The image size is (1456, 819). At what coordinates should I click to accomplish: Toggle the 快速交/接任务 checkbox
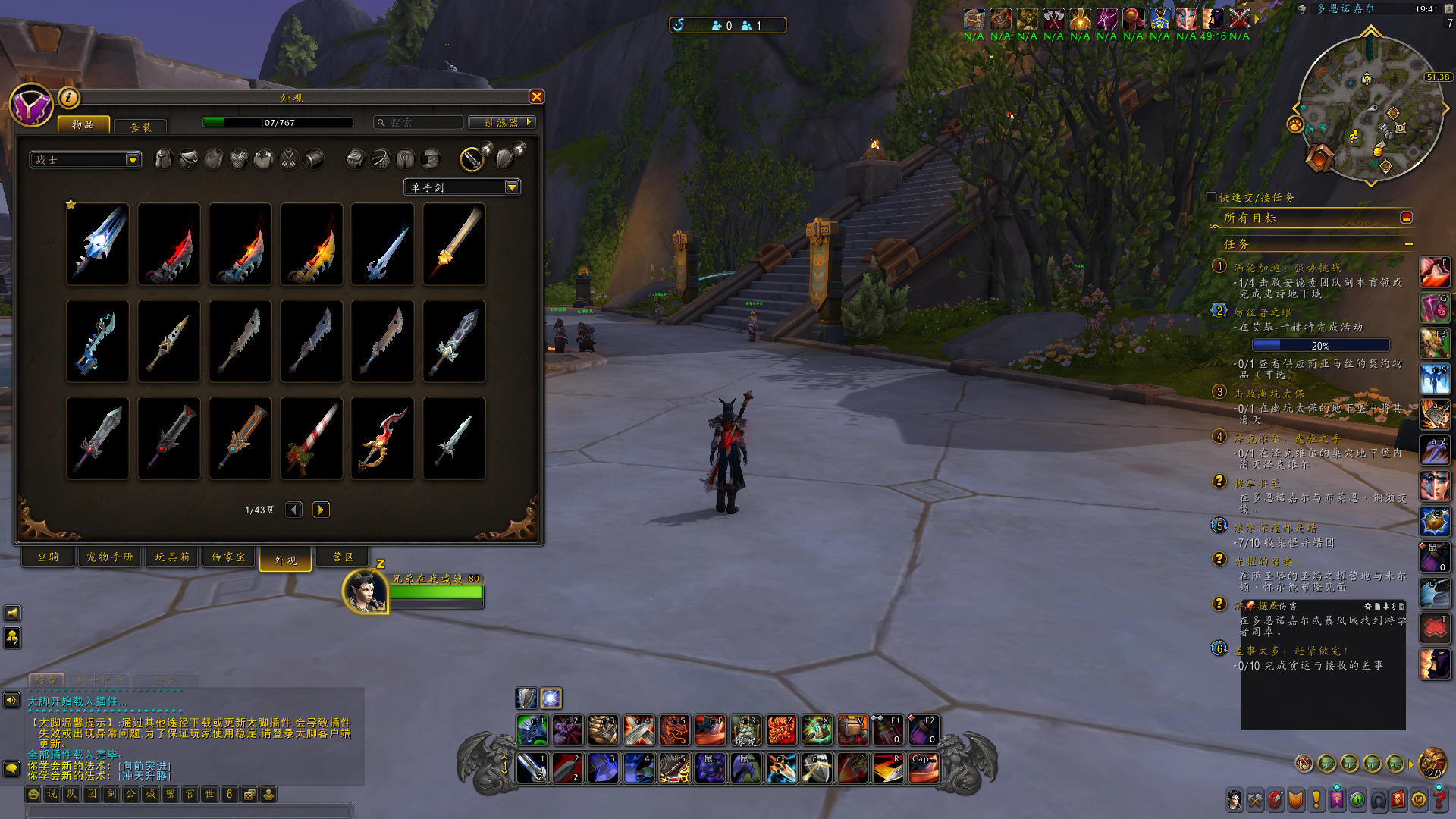(x=1211, y=197)
